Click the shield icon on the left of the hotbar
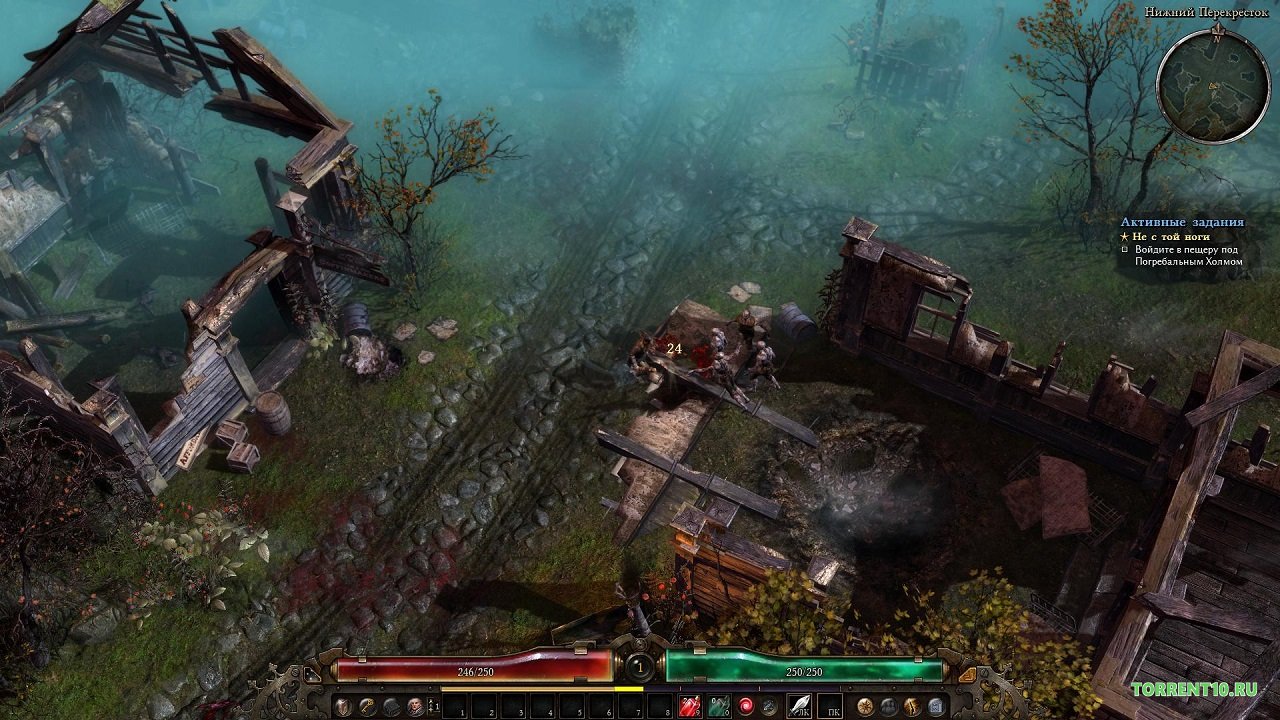The width and height of the screenshot is (1280, 720). tap(344, 707)
